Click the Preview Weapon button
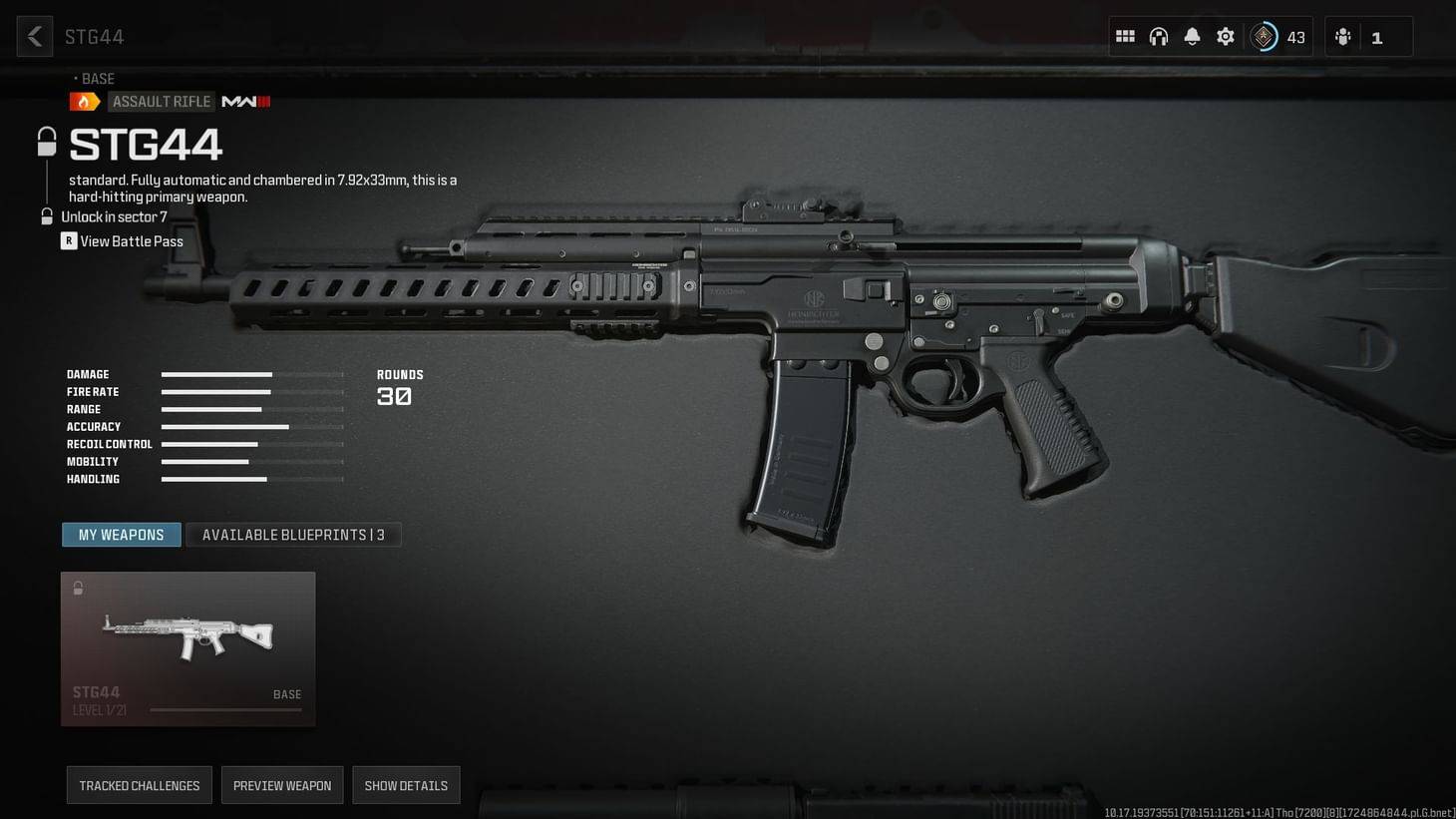Screen dimensions: 1456x819 282,785
